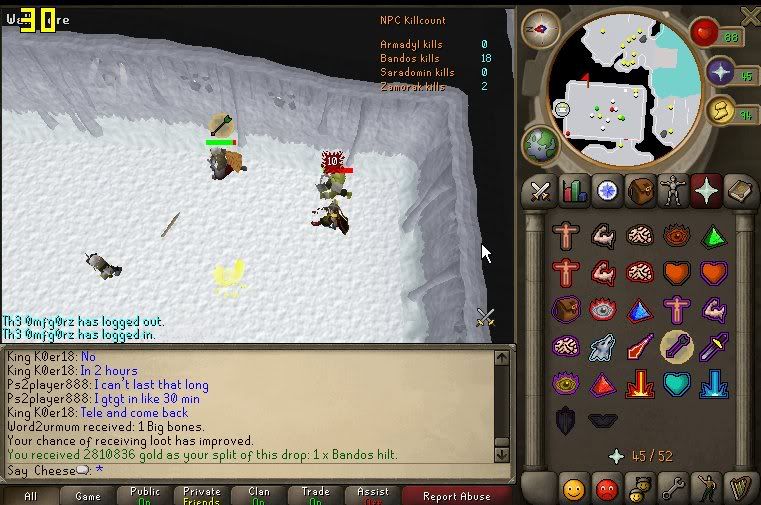Toggle the Public chat filter
This screenshot has width=761, height=505.
(x=145, y=495)
